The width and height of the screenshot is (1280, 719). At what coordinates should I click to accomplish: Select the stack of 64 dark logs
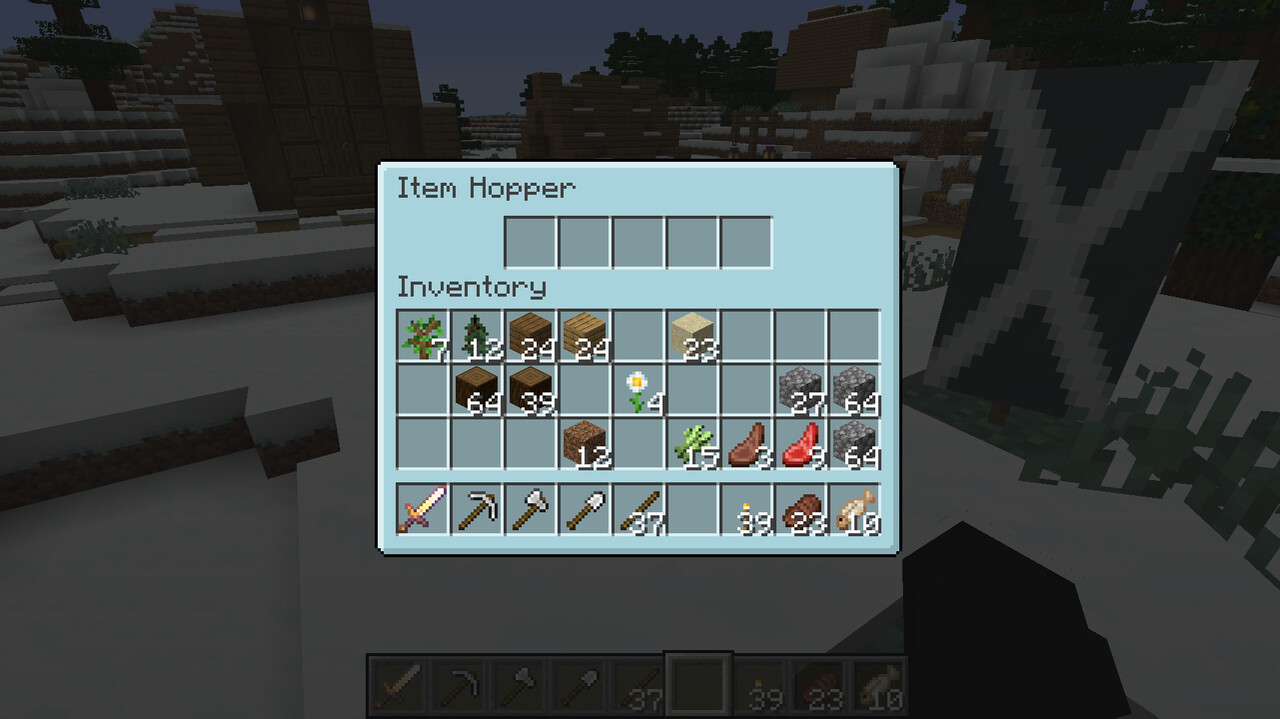pyautogui.click(x=476, y=390)
